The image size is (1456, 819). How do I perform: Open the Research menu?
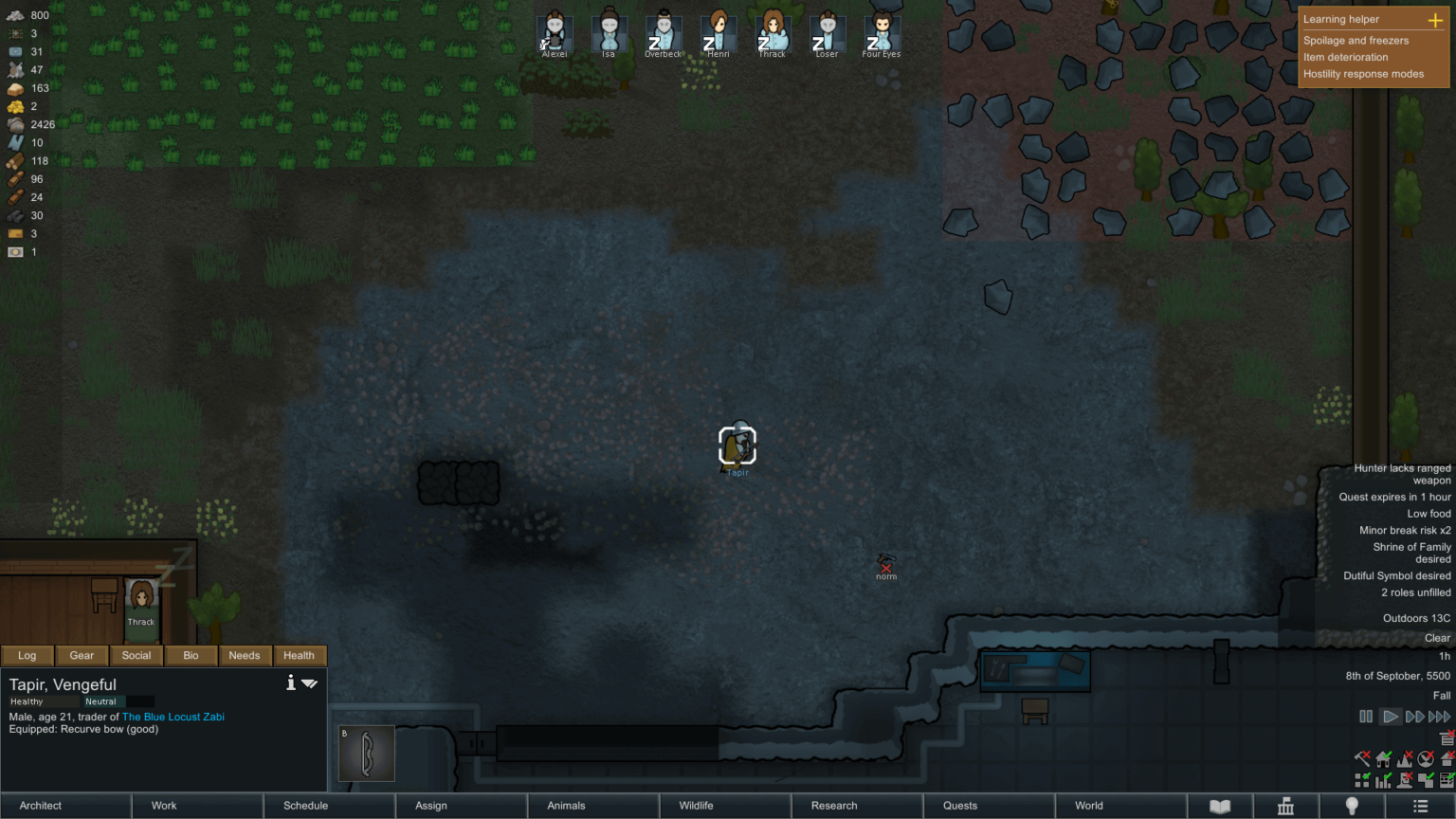pos(832,805)
